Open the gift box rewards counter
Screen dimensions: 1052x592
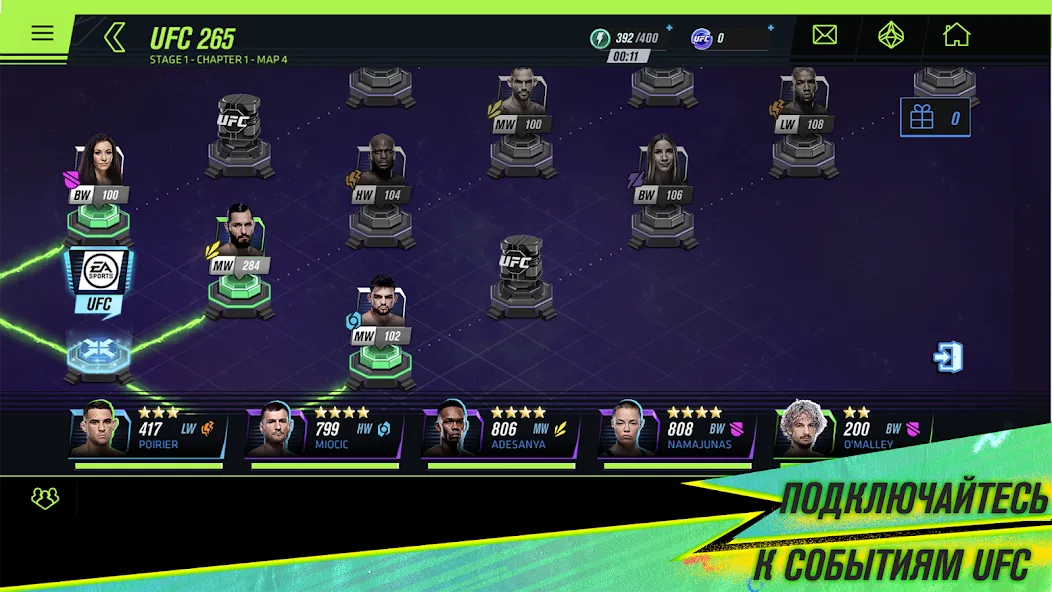pos(935,118)
